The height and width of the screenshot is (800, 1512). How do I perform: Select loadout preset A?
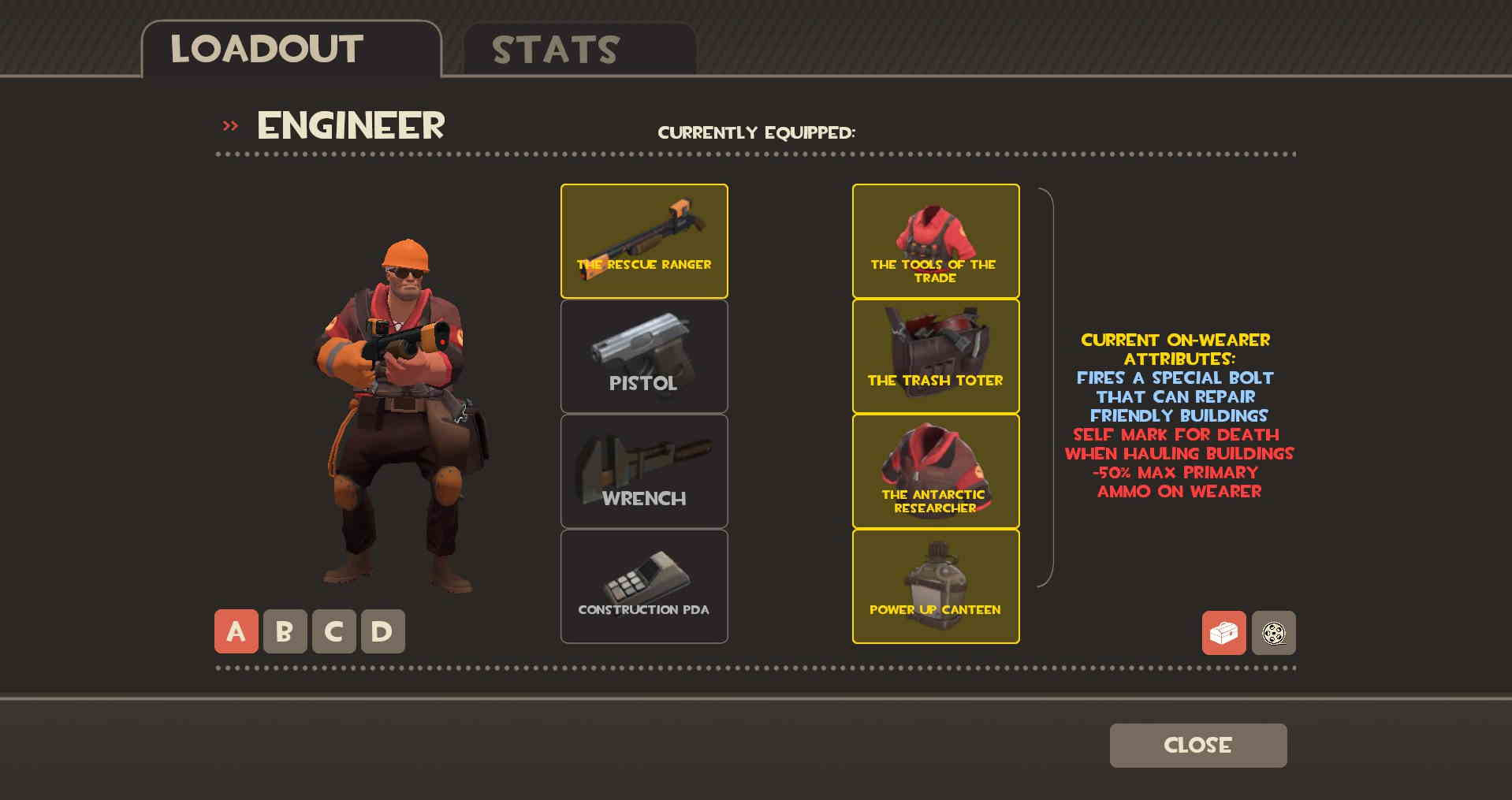pos(235,631)
